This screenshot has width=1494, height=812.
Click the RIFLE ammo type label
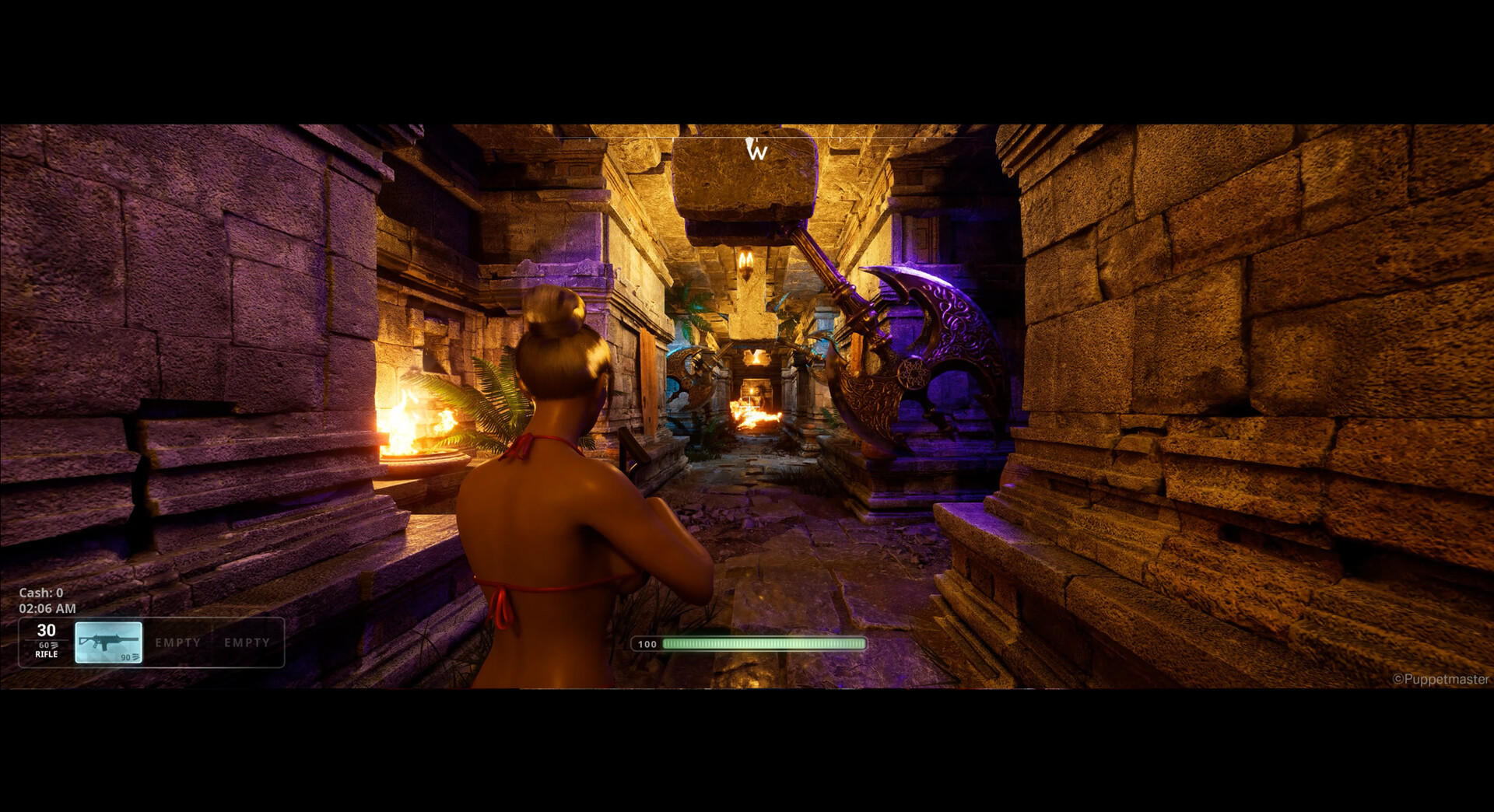(x=47, y=655)
